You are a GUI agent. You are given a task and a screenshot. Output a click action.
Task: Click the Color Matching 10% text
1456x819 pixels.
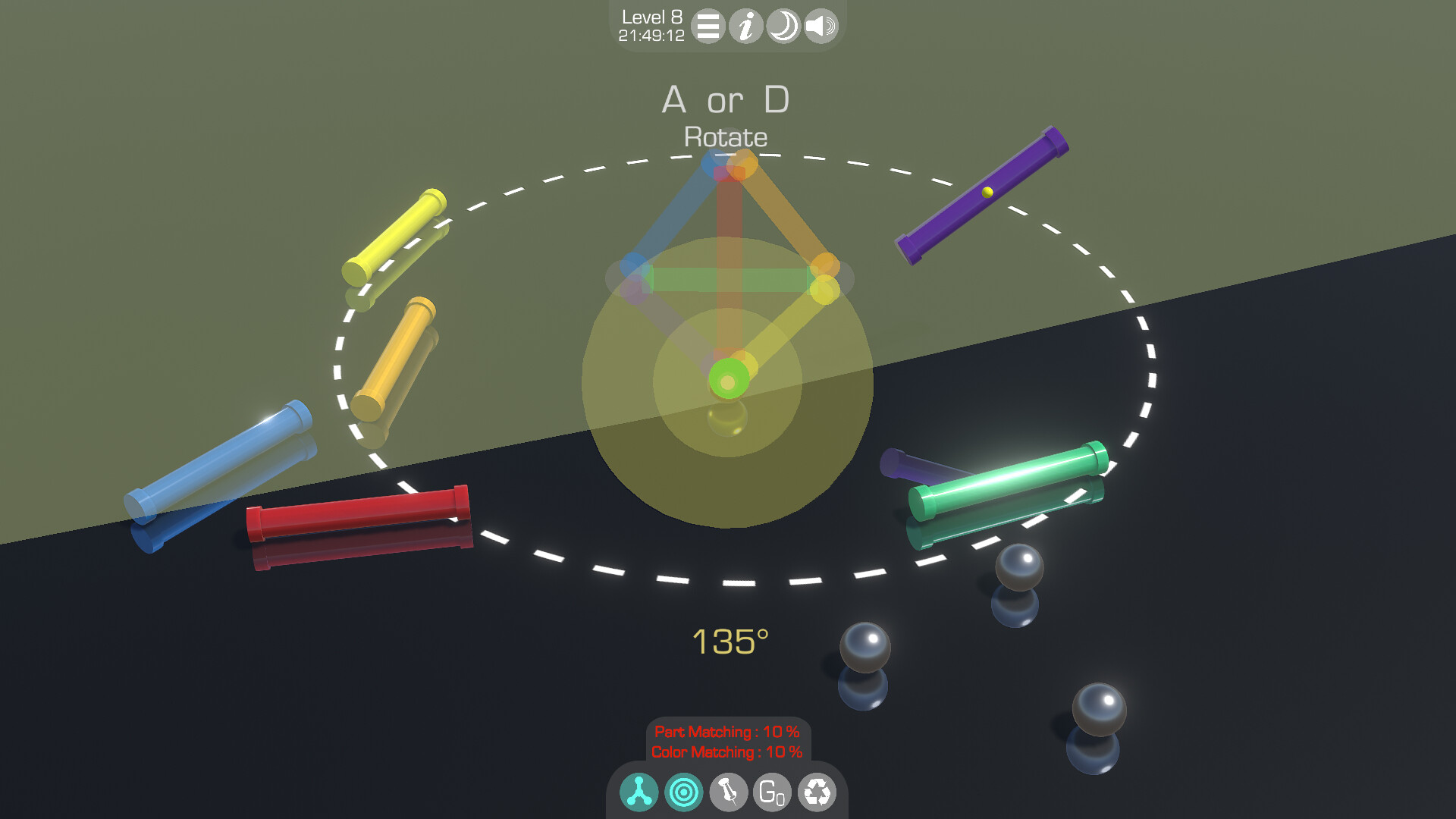click(726, 753)
